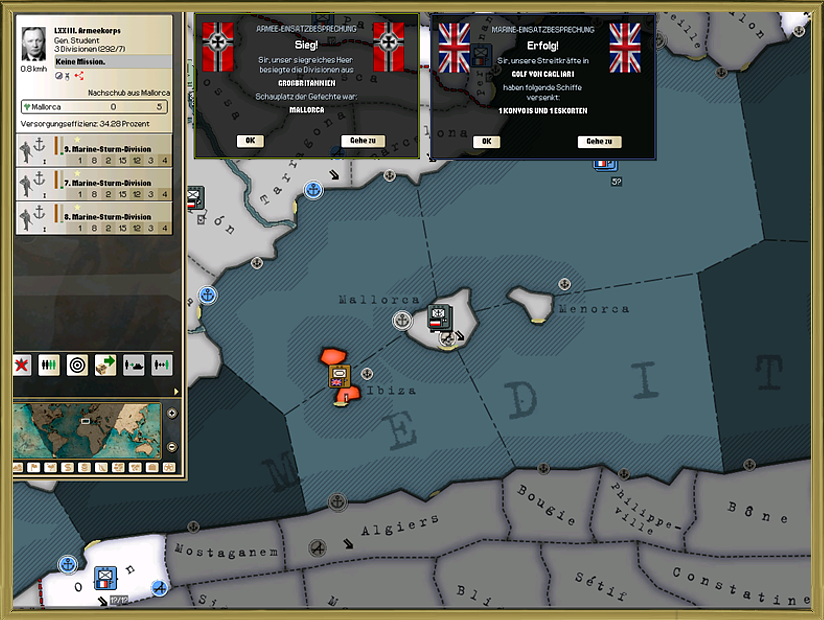Click Gehe zu in the army briefing

362,141
